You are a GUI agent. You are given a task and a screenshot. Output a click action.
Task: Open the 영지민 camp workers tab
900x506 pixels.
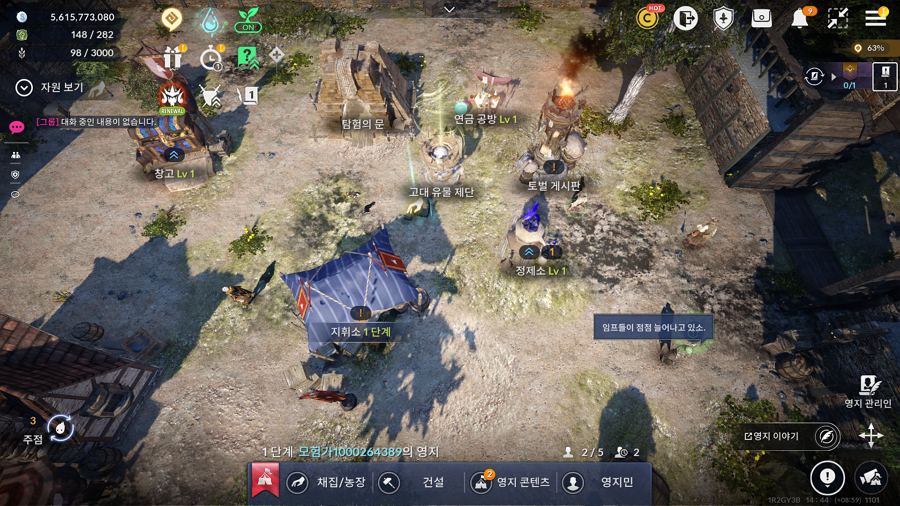click(603, 482)
